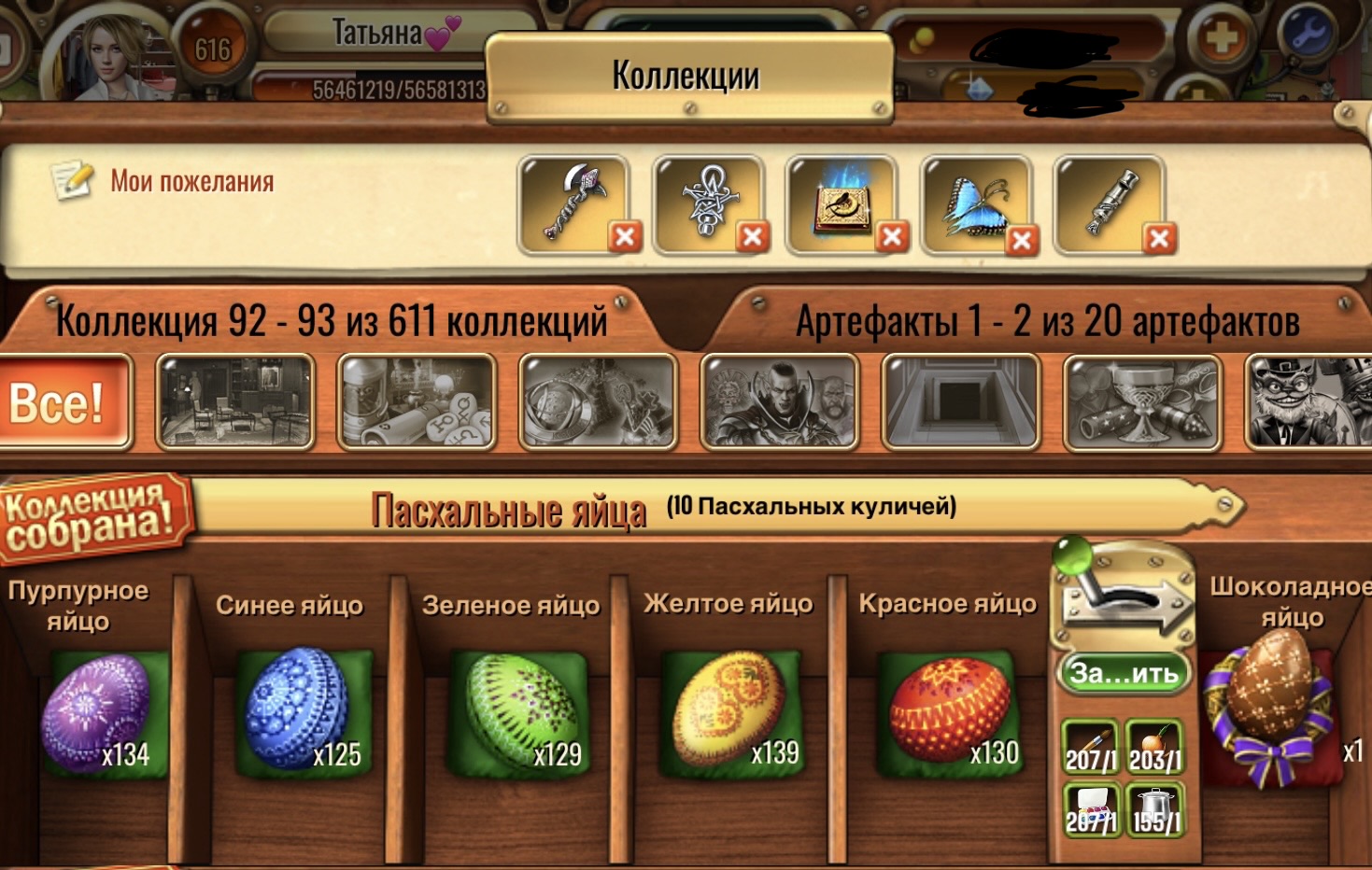Switch to the Артефакты 1 - 2 из 20 tab
Image resolution: width=1372 pixels, height=870 pixels.
tap(1044, 322)
